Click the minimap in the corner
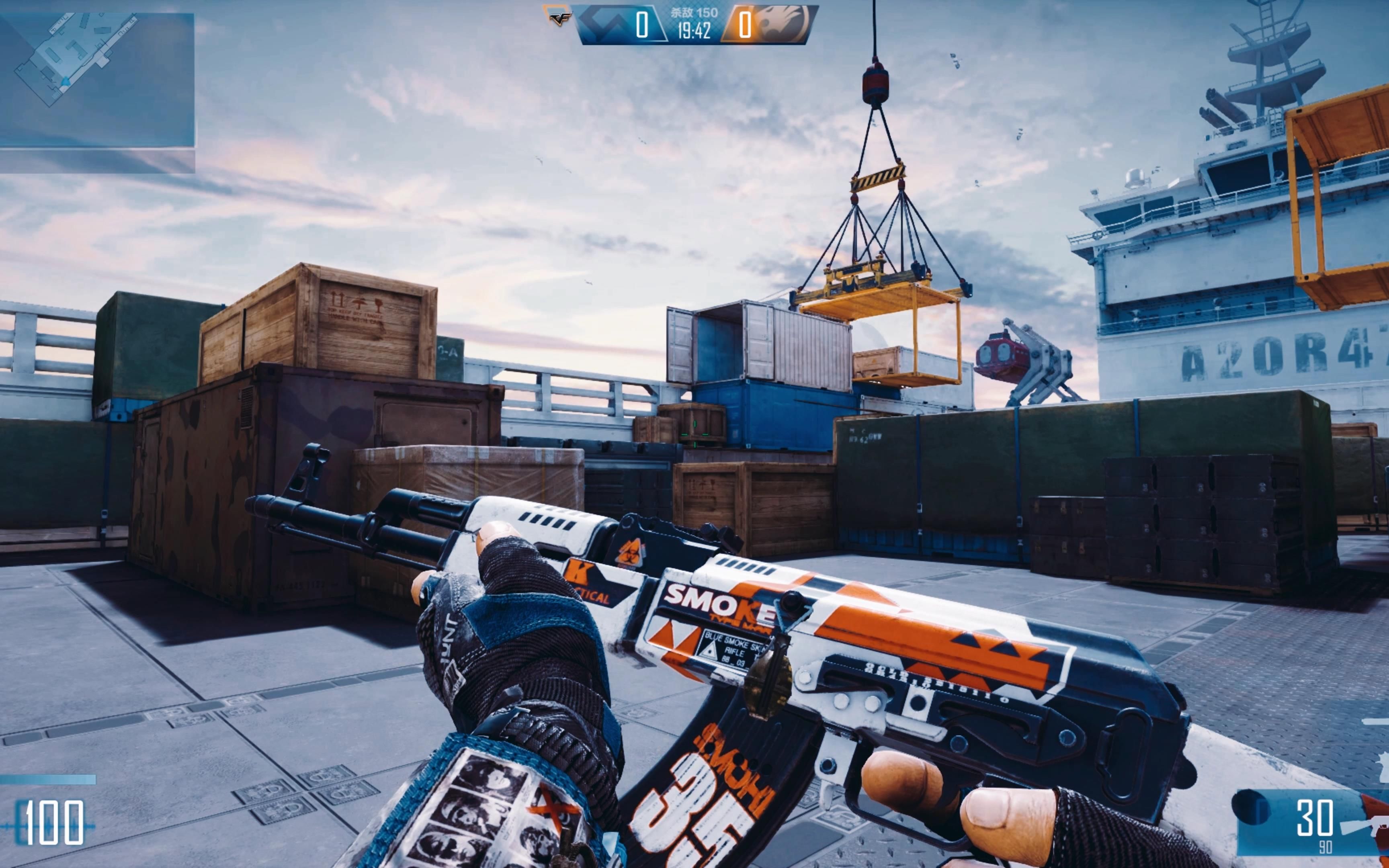 pos(96,80)
